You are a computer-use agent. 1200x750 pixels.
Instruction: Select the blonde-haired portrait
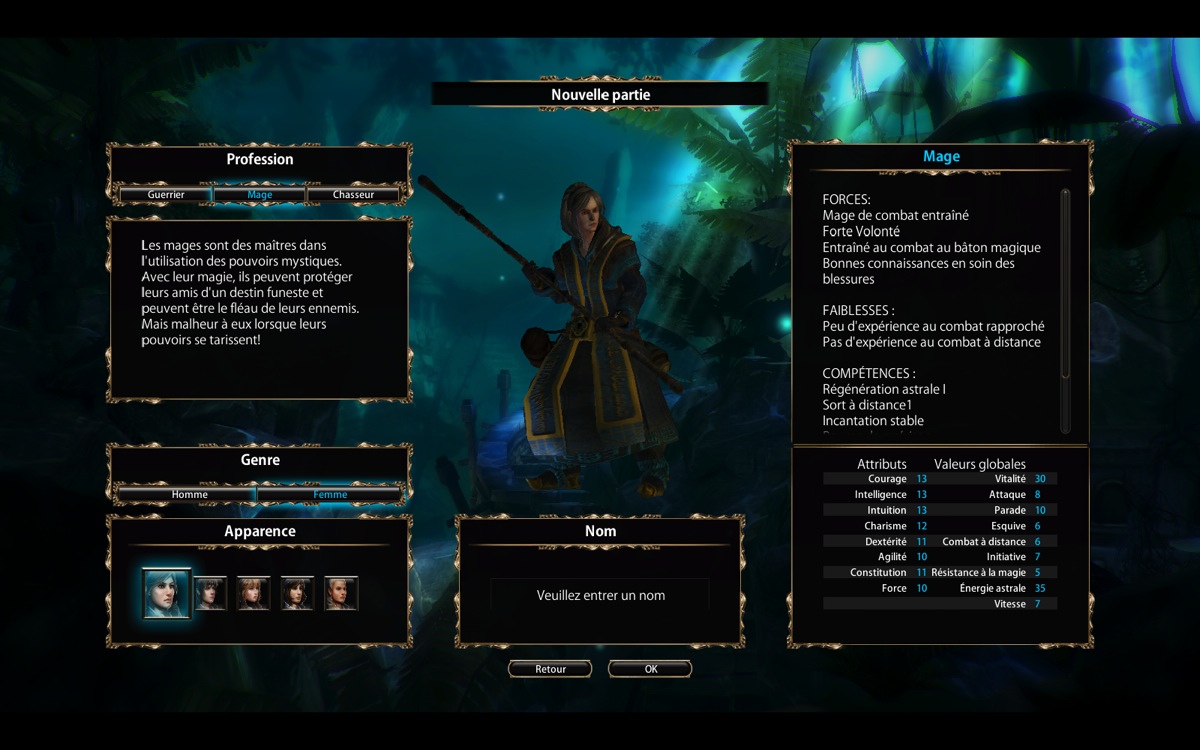tap(341, 594)
